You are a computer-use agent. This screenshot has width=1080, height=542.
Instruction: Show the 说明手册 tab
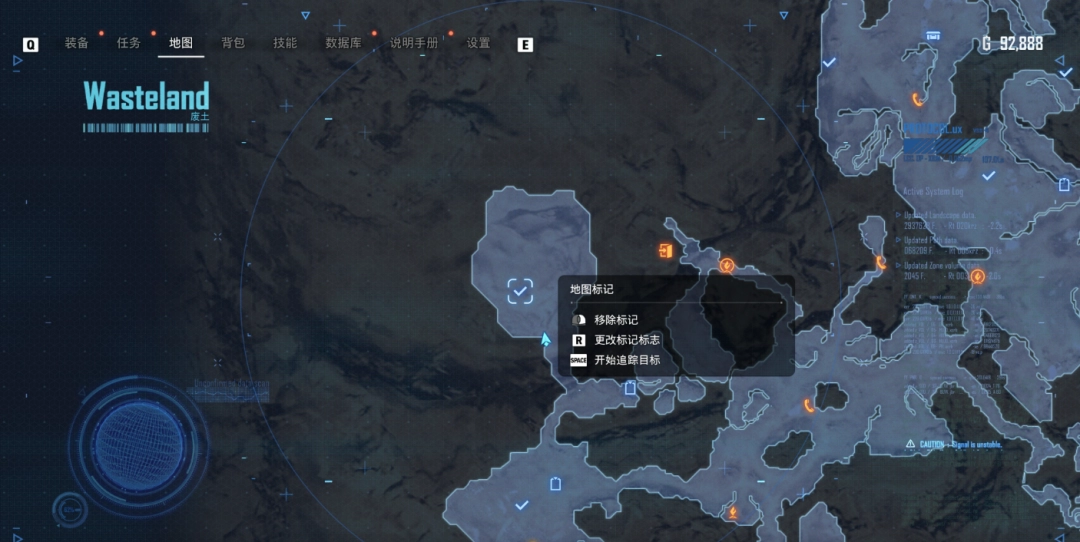[x=414, y=43]
